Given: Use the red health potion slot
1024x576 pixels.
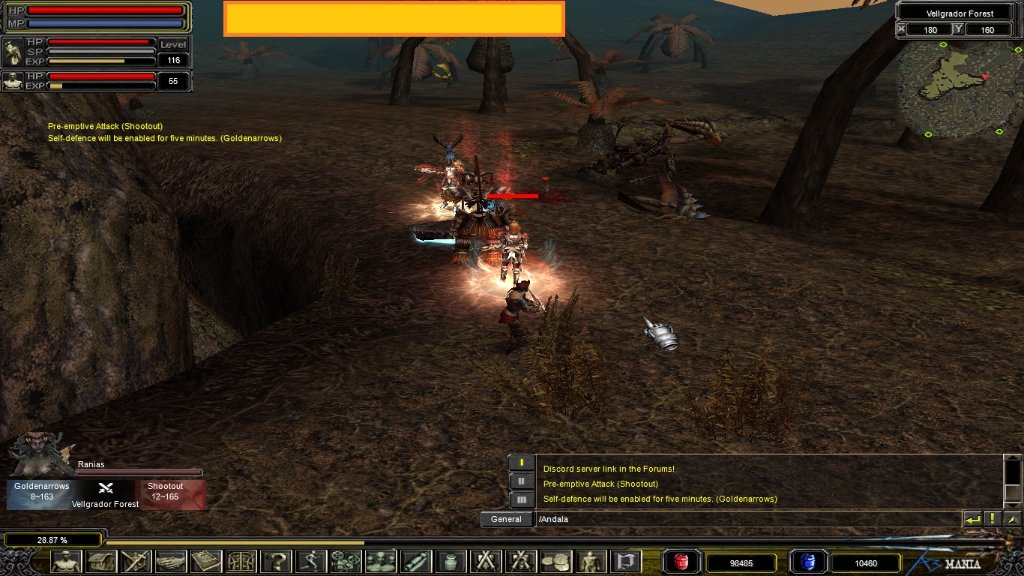Looking at the screenshot, I should (x=682, y=562).
